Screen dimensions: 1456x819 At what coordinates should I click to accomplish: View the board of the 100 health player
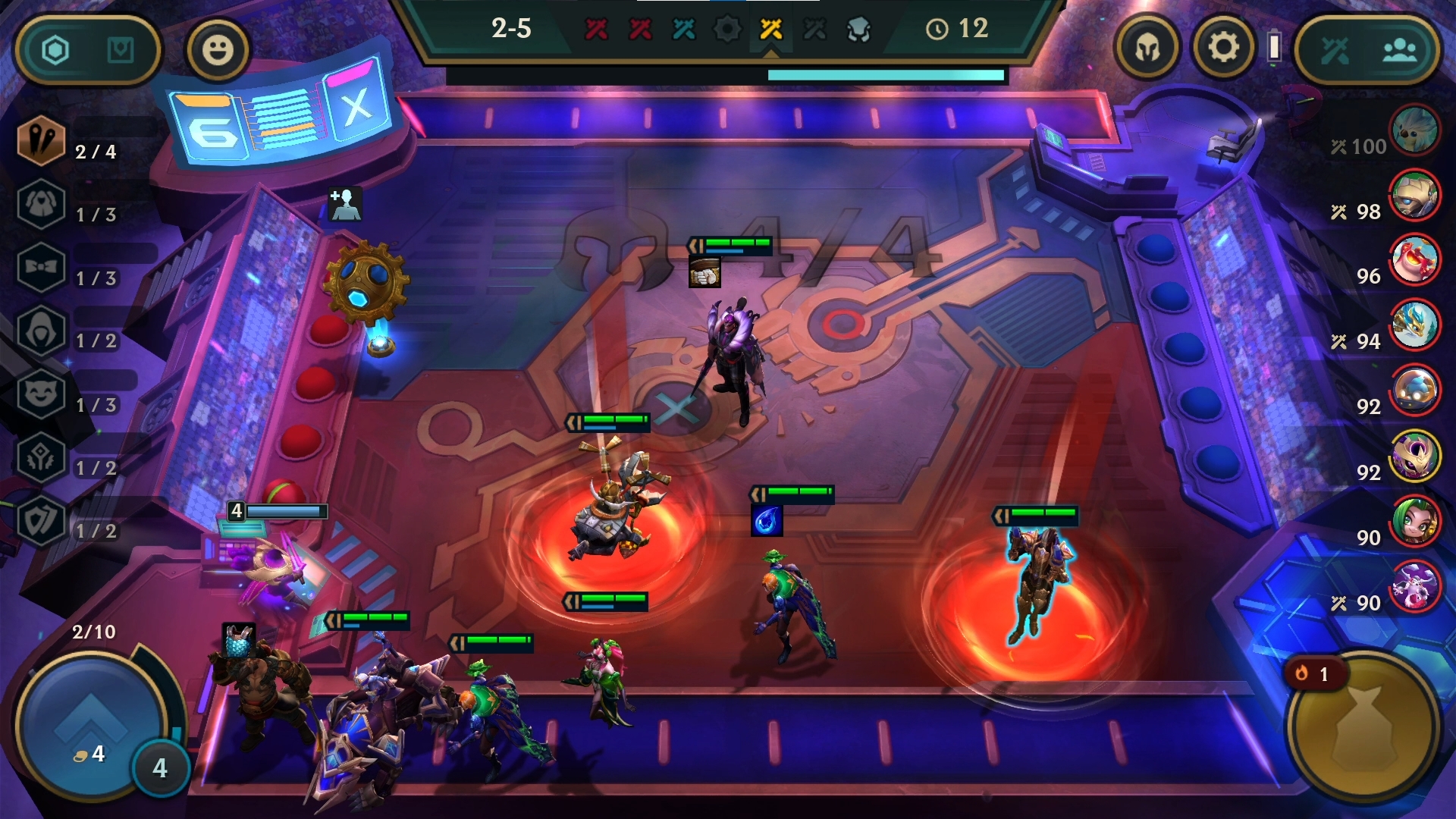tap(1414, 130)
